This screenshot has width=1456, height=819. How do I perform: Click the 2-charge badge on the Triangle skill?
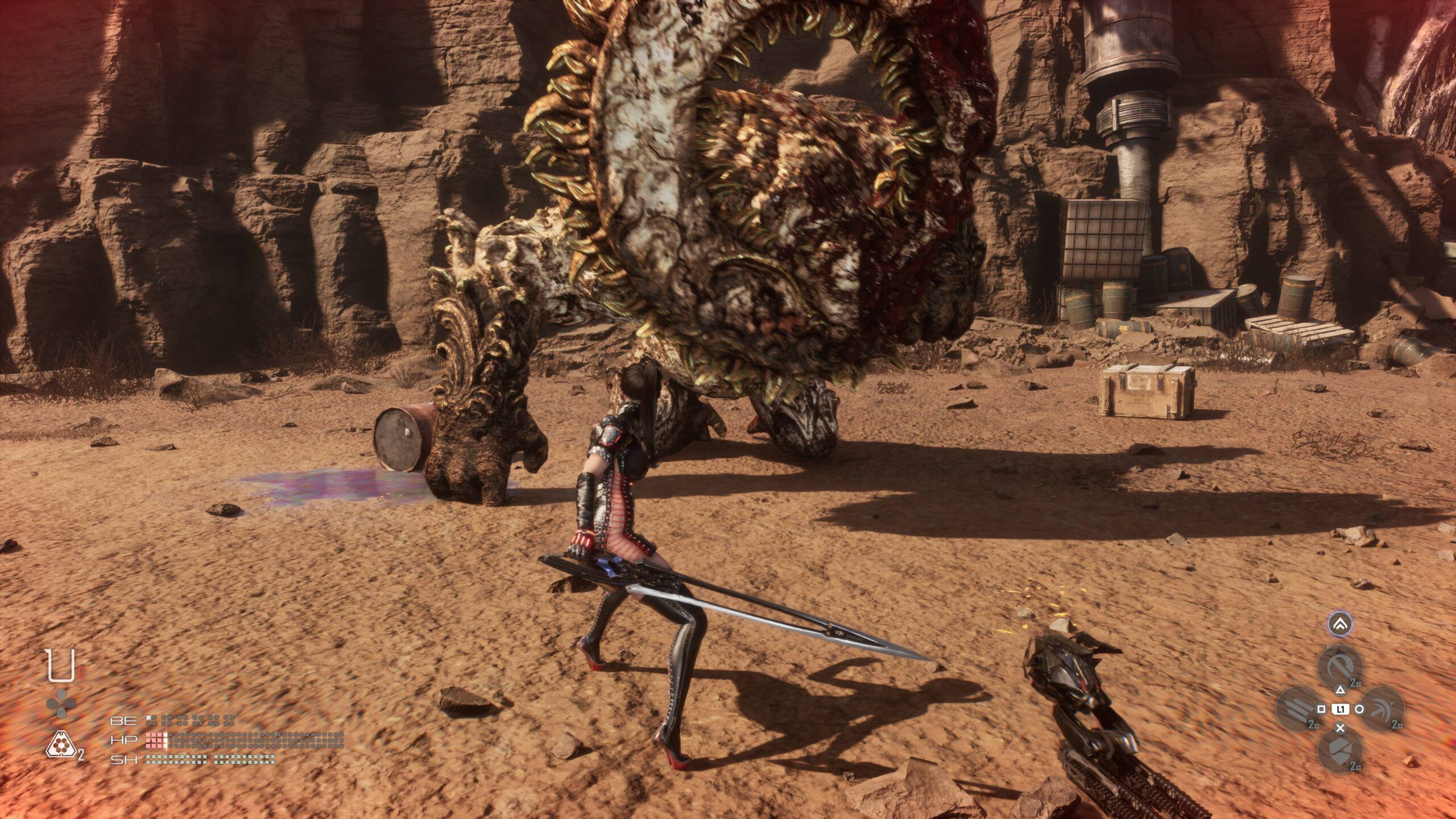(x=1354, y=682)
